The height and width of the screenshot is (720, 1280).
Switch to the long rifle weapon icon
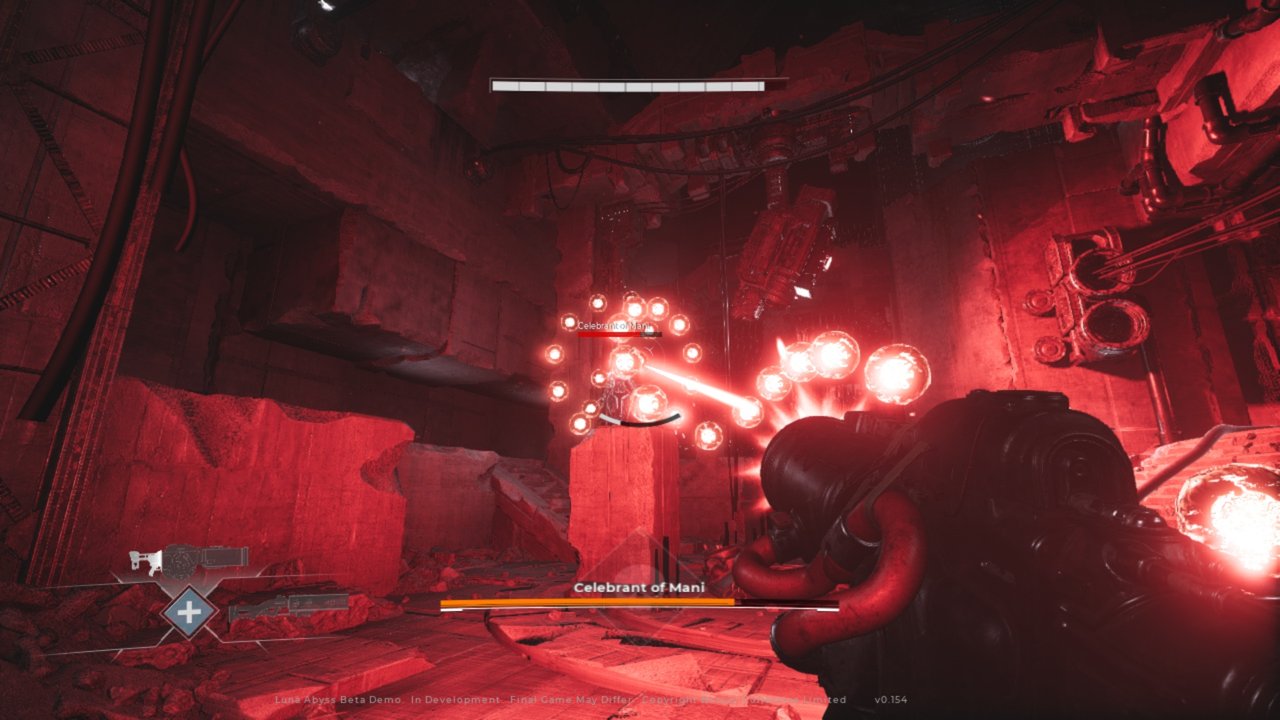point(290,605)
